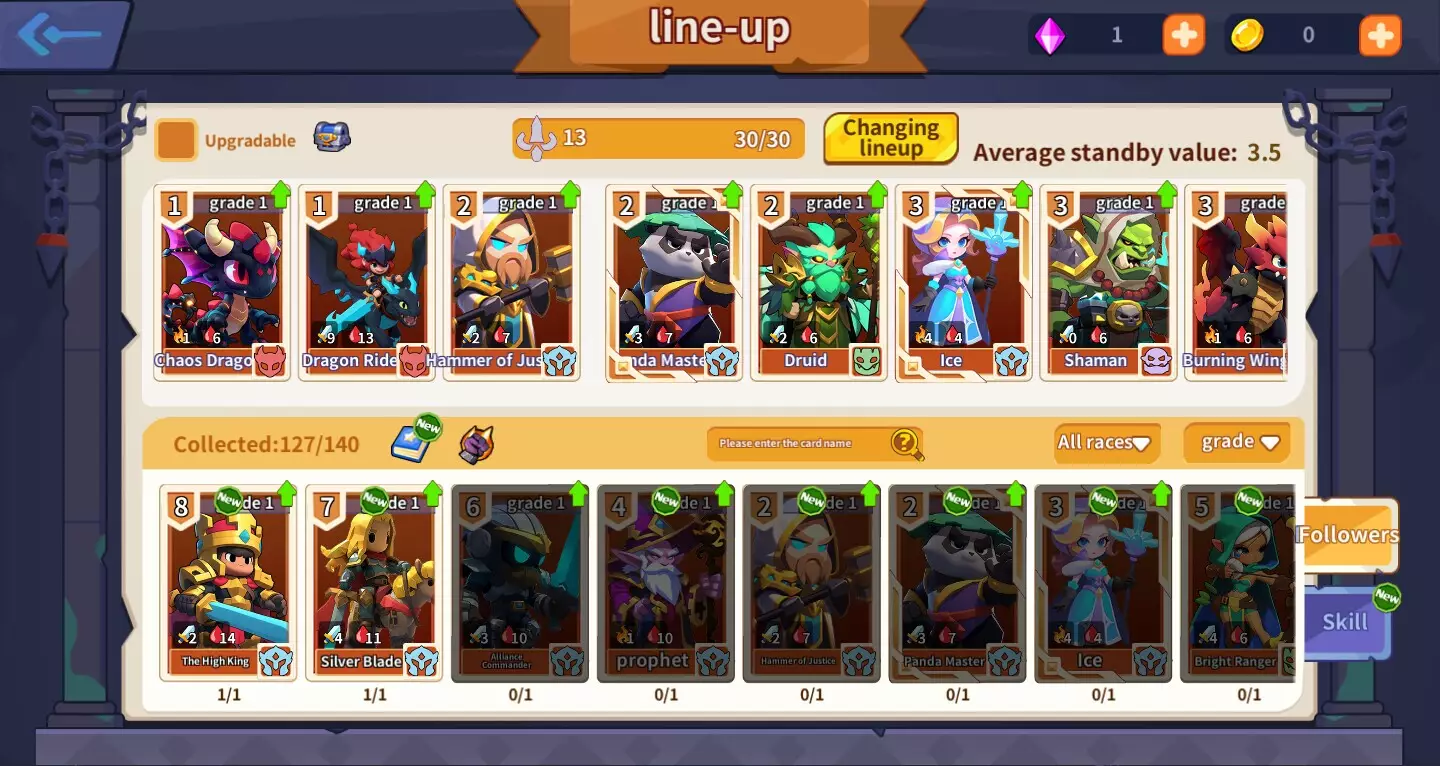Open the All races dropdown

pyautogui.click(x=1105, y=442)
